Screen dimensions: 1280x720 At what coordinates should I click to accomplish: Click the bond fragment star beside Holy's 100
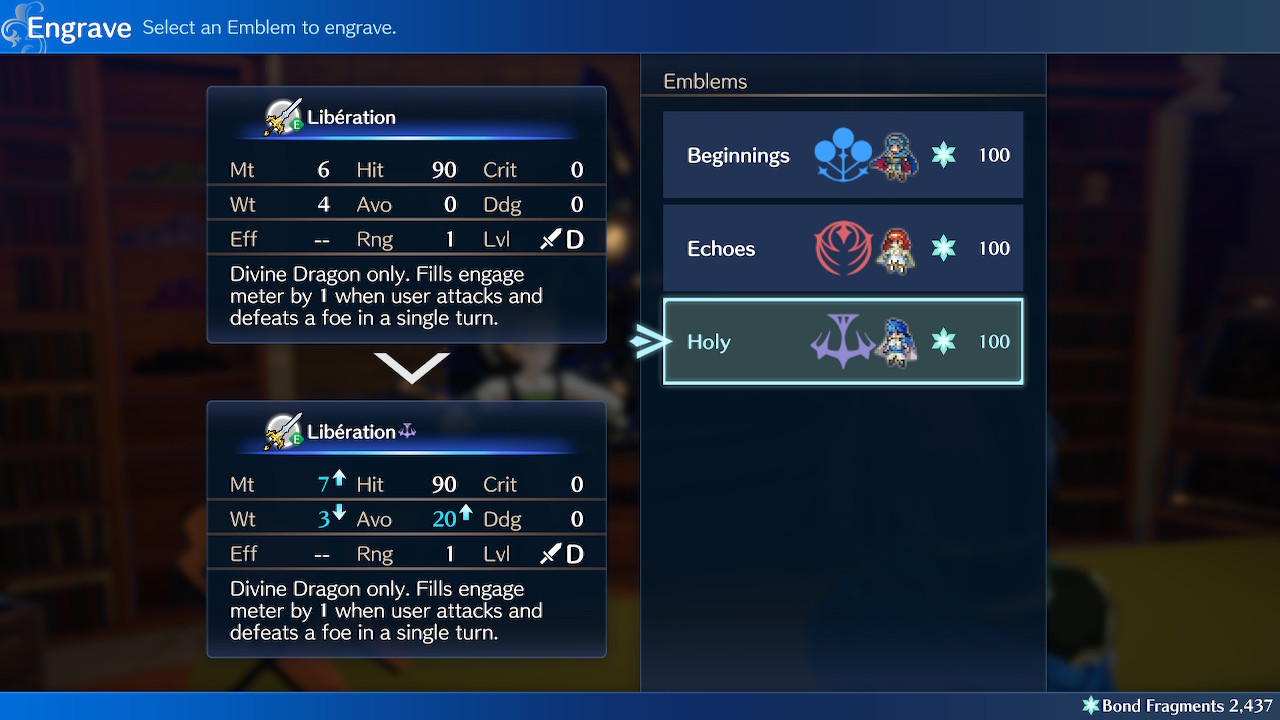(942, 341)
